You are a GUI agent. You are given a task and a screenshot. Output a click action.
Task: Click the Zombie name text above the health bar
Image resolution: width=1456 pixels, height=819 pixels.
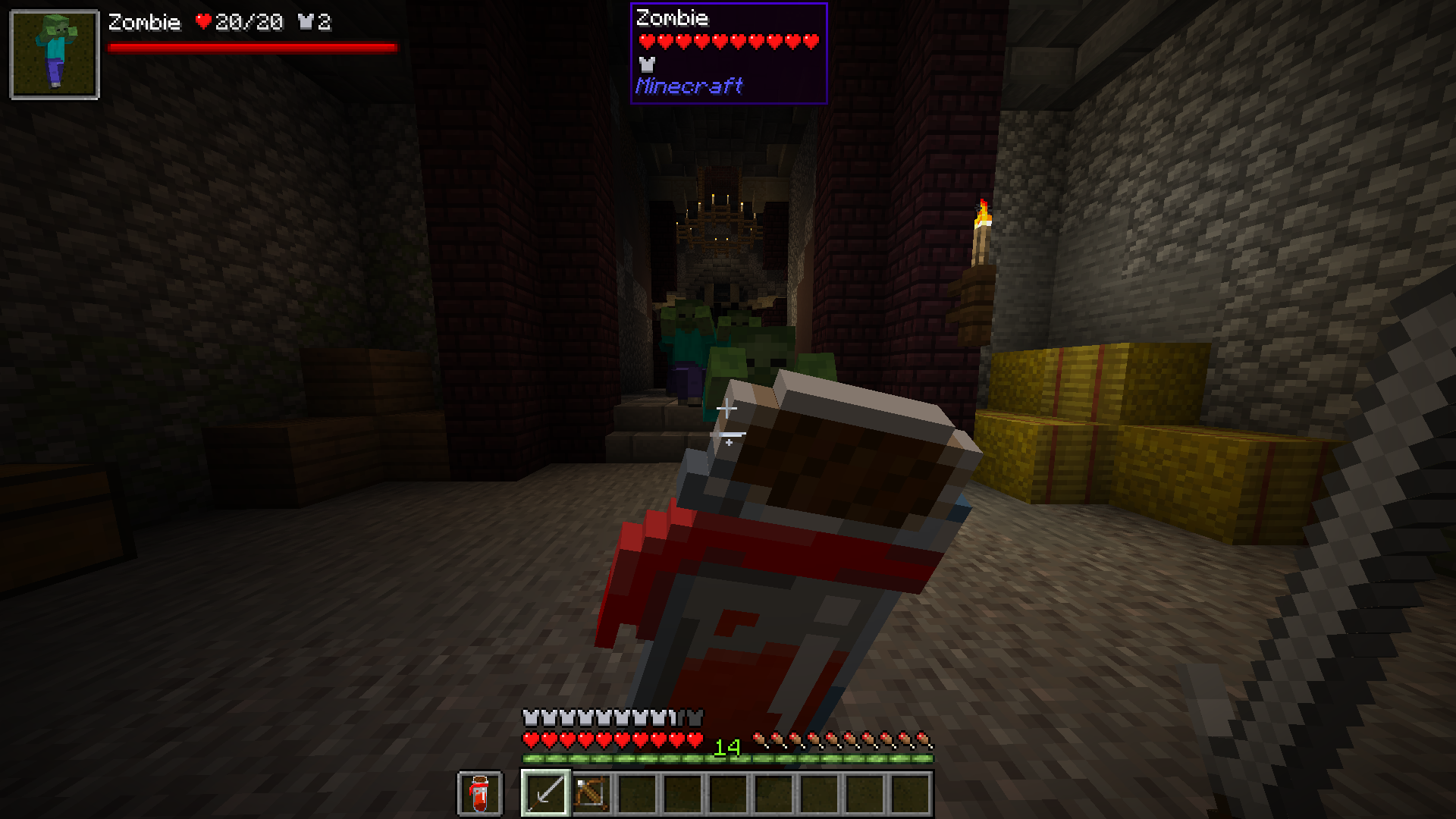(x=671, y=18)
